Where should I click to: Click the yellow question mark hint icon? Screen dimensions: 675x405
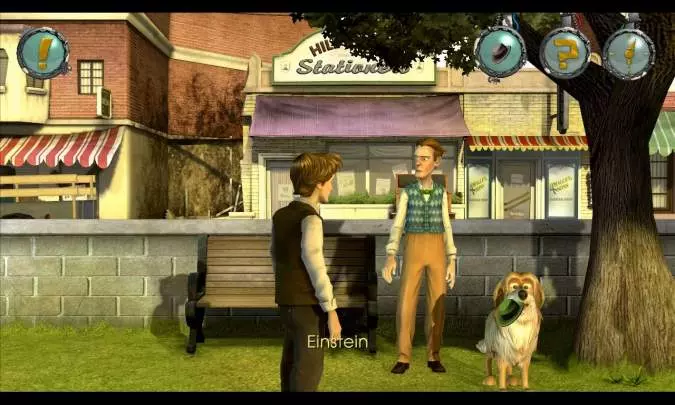565,53
